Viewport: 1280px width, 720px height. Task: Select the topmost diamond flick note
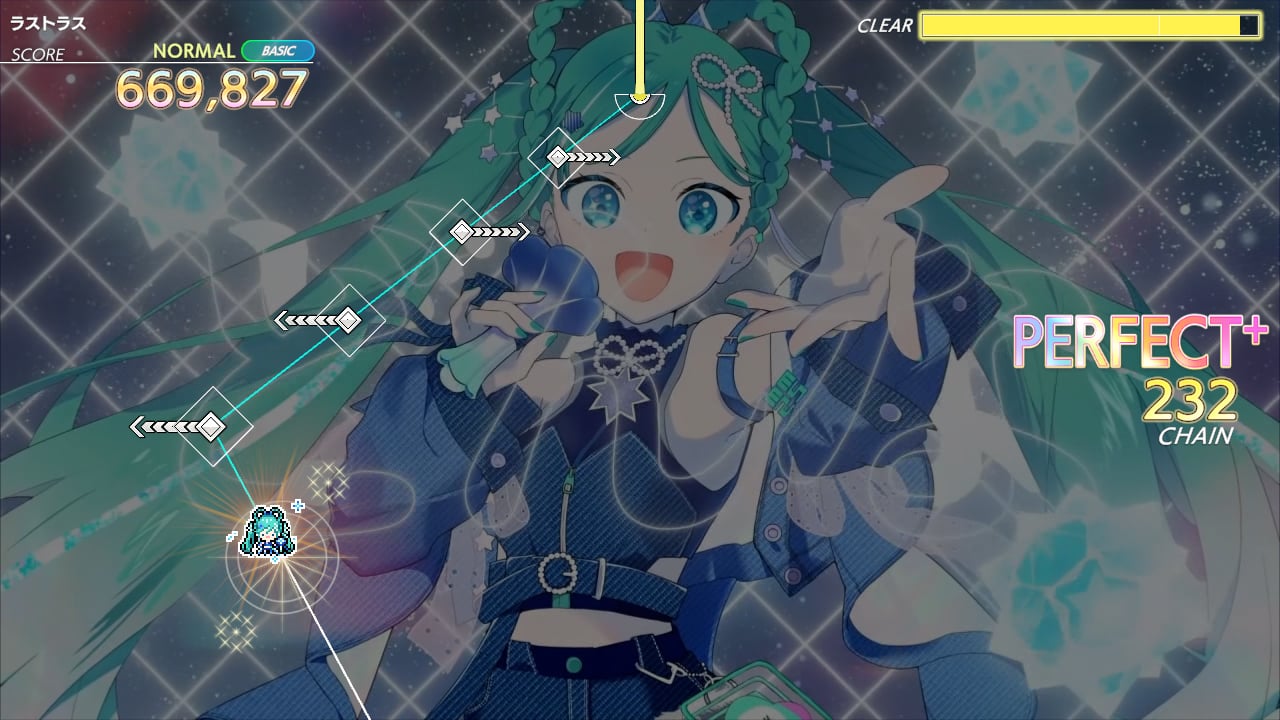(x=556, y=155)
